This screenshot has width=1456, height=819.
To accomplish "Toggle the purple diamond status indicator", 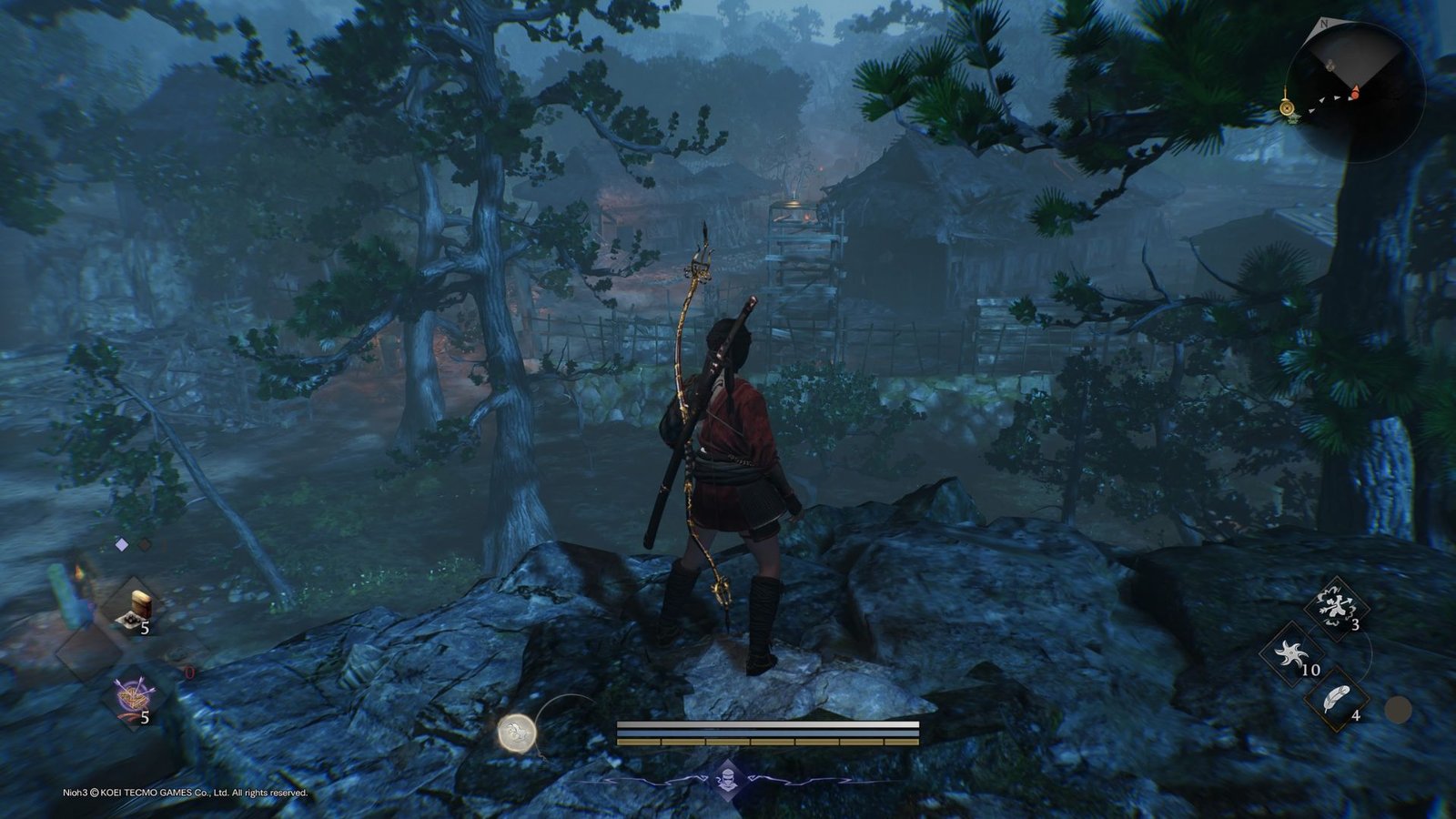I will 121,544.
